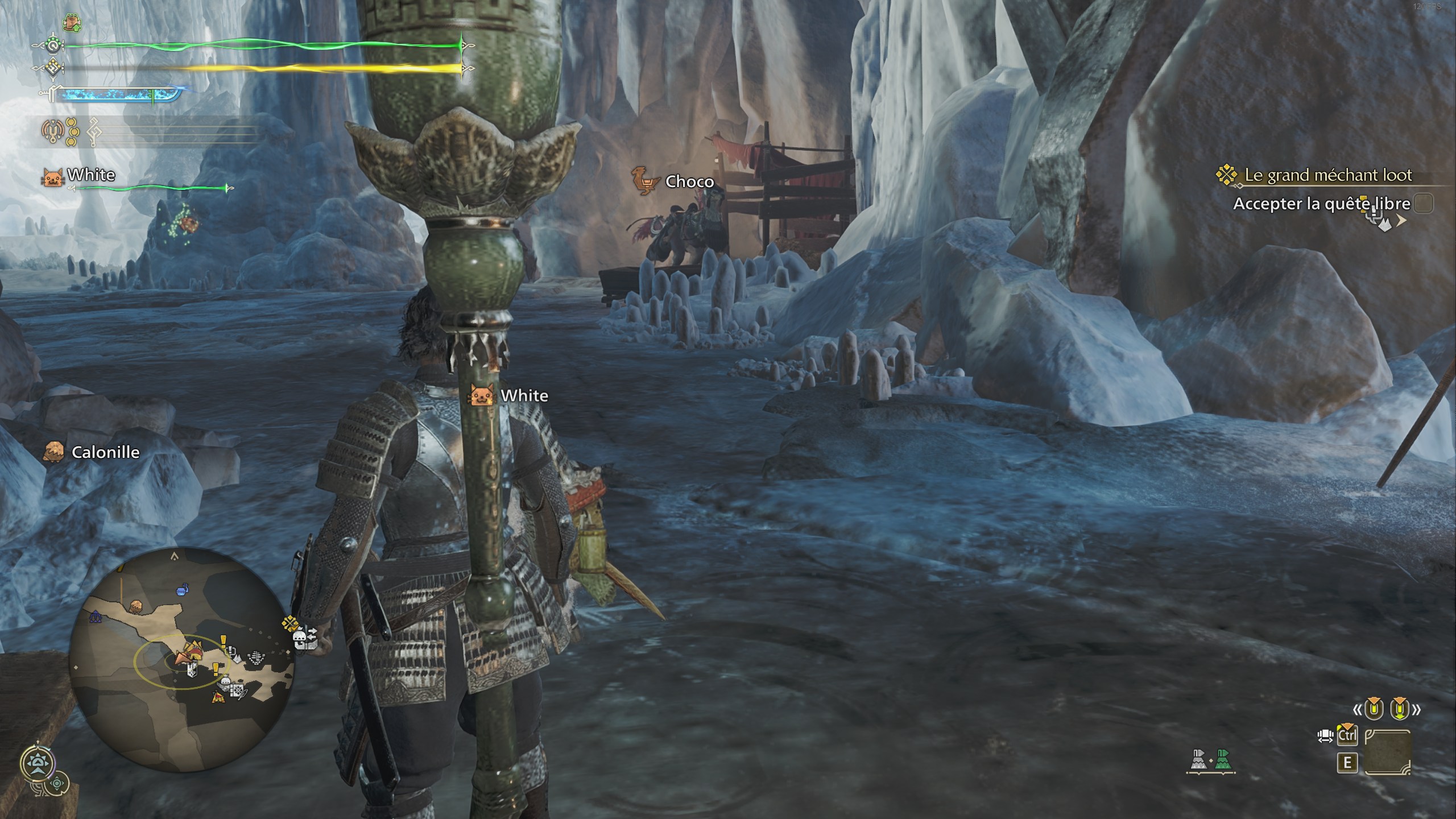Click the green health bar at top-left
The image size is (1456, 819).
[256, 45]
